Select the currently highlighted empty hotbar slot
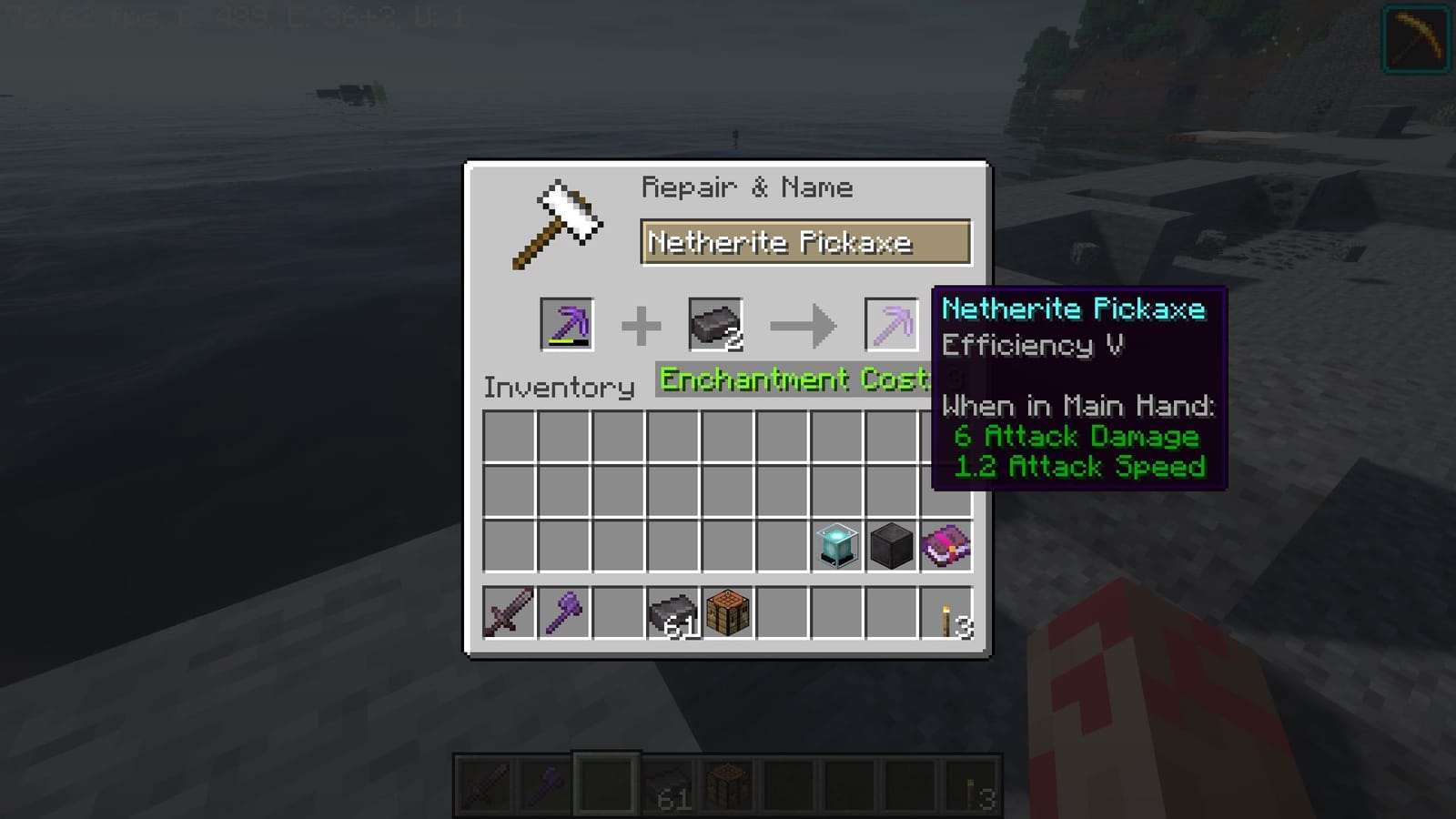Screen dimensions: 1456x819 point(605,784)
